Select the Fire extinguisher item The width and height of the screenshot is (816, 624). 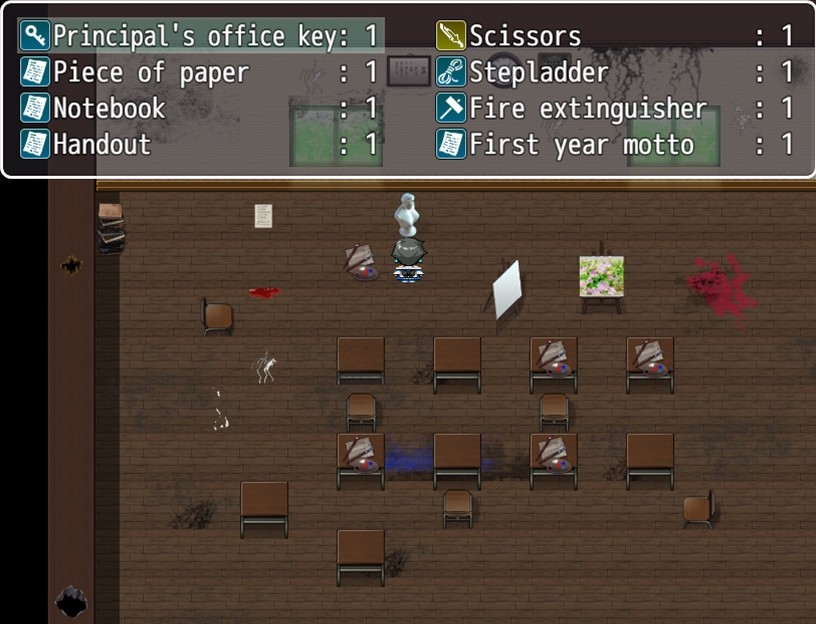(x=615, y=108)
